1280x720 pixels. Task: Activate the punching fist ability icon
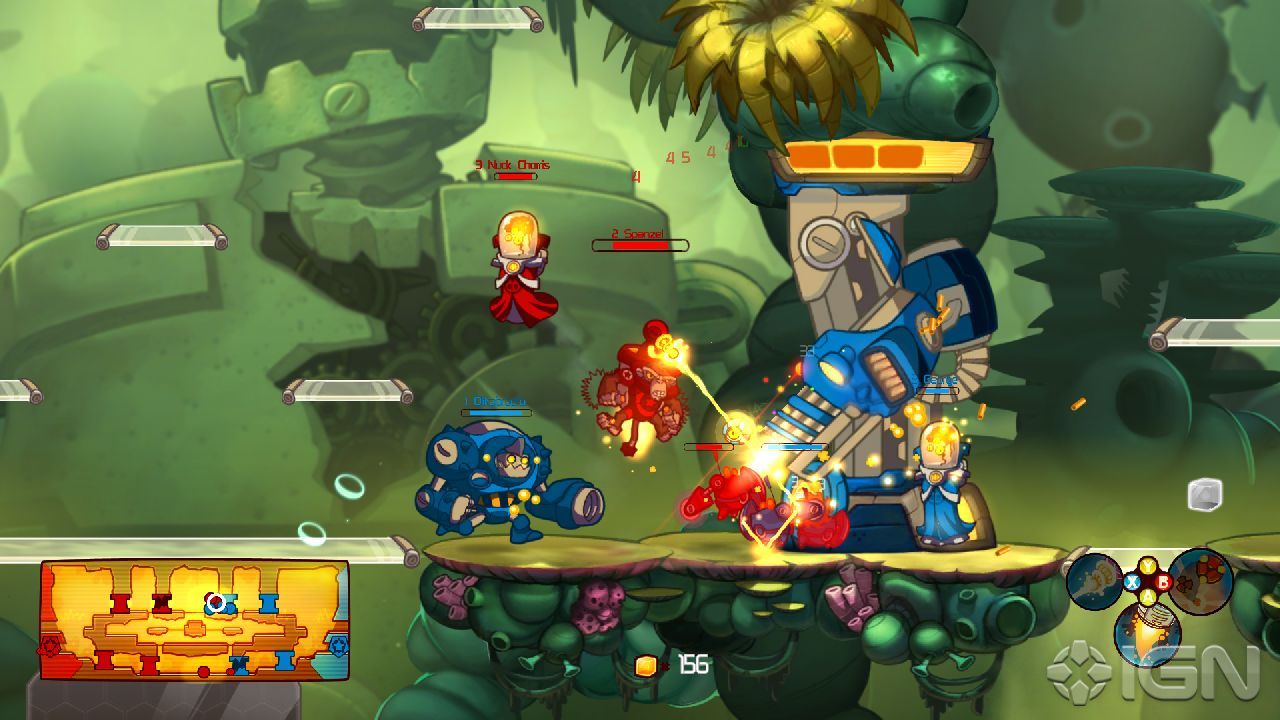(x=1094, y=581)
